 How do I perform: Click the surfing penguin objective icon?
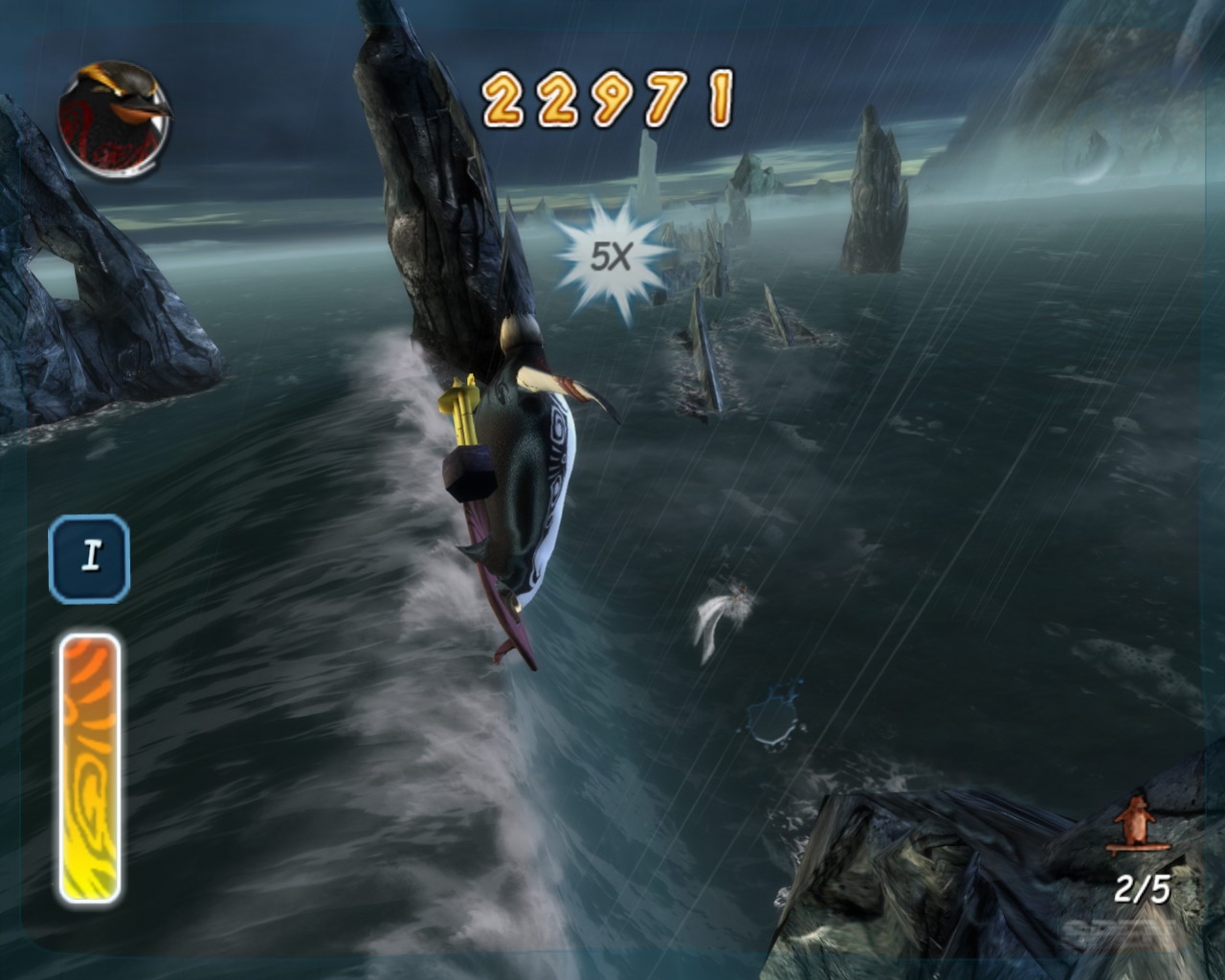pyautogui.click(x=1136, y=823)
